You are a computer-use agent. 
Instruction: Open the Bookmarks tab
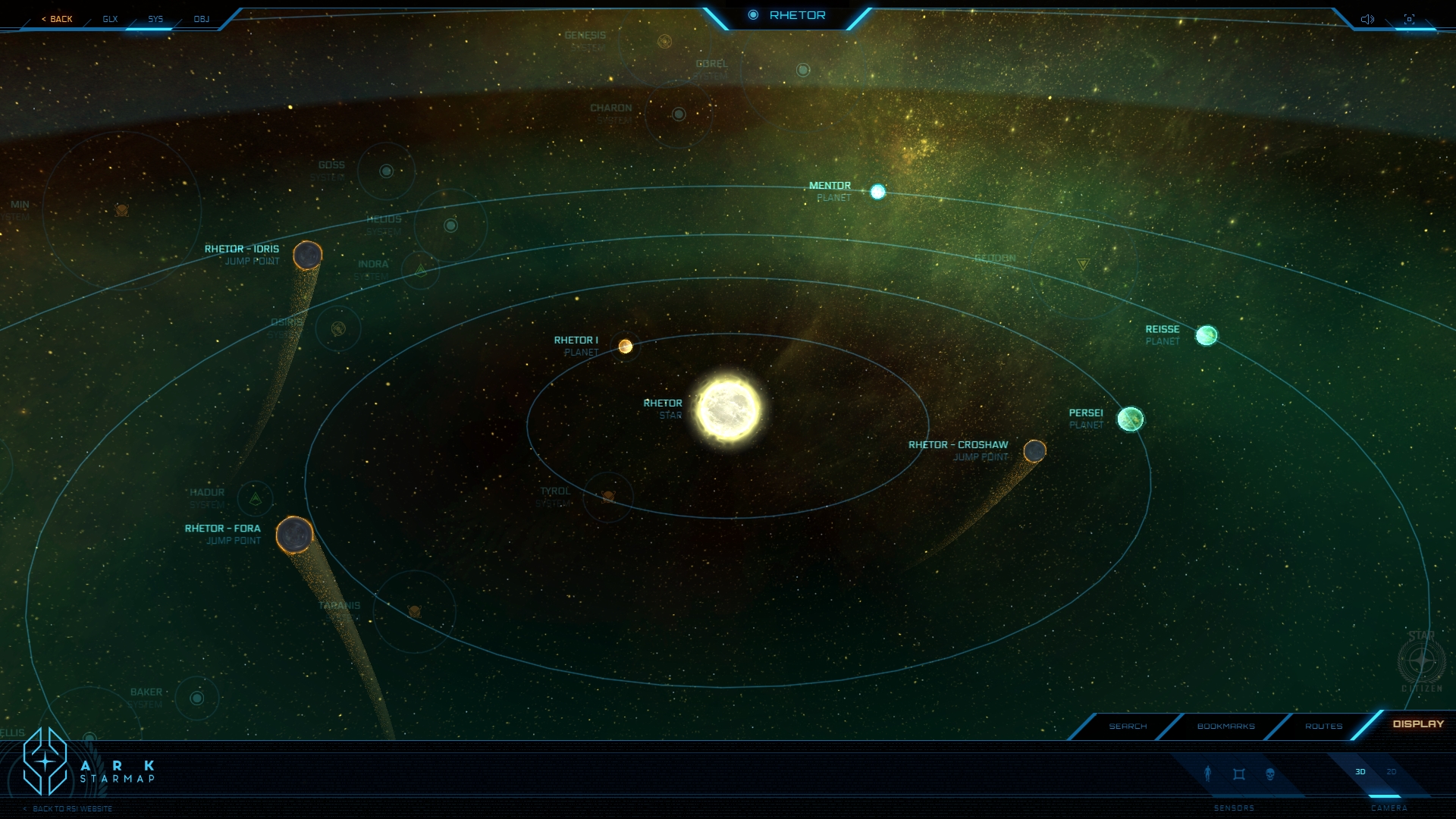coord(1225,726)
